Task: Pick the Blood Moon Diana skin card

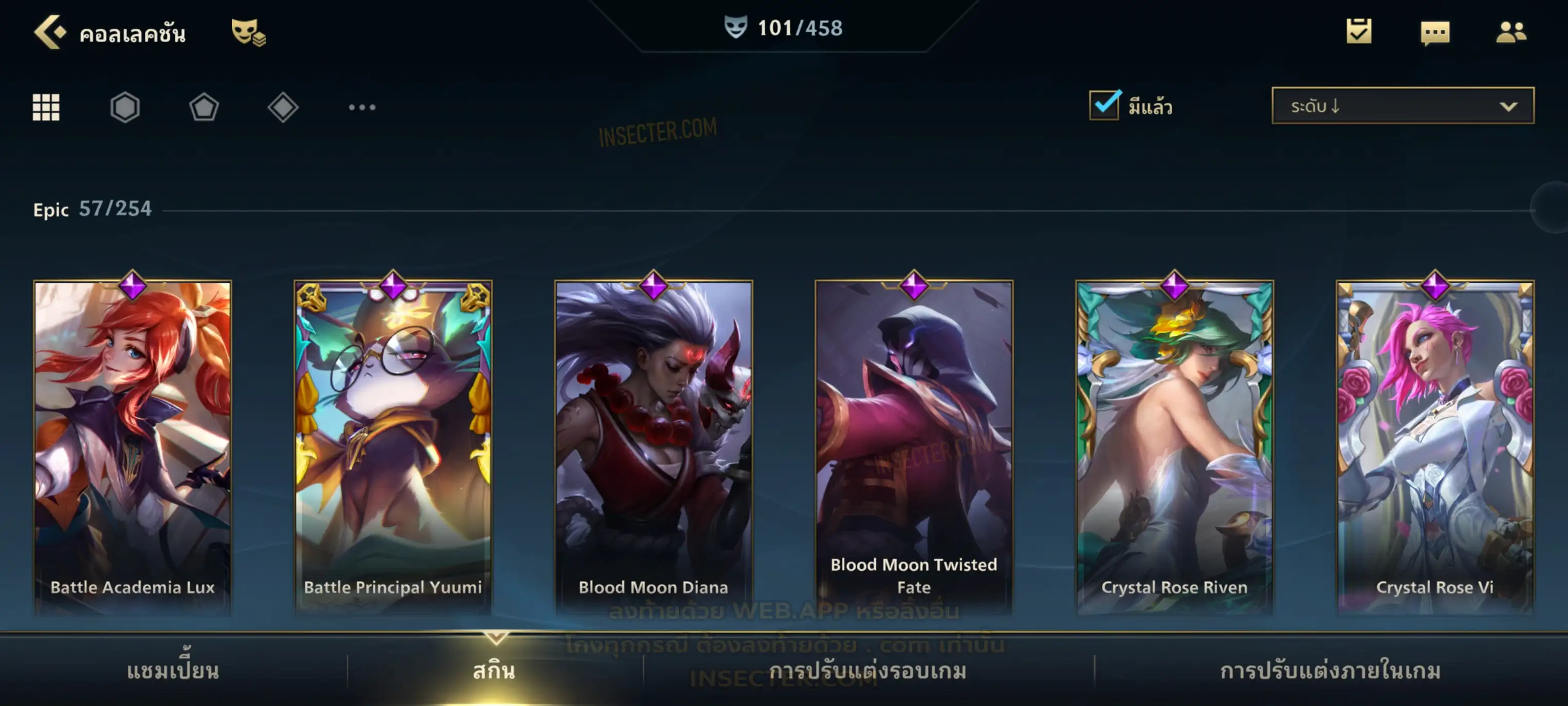Action: 654,445
